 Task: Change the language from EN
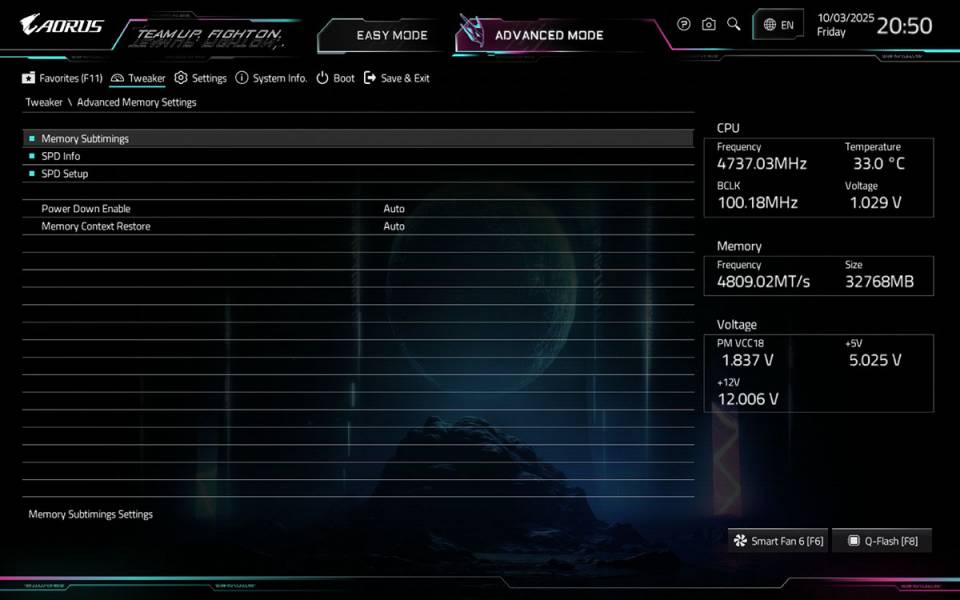pos(778,25)
